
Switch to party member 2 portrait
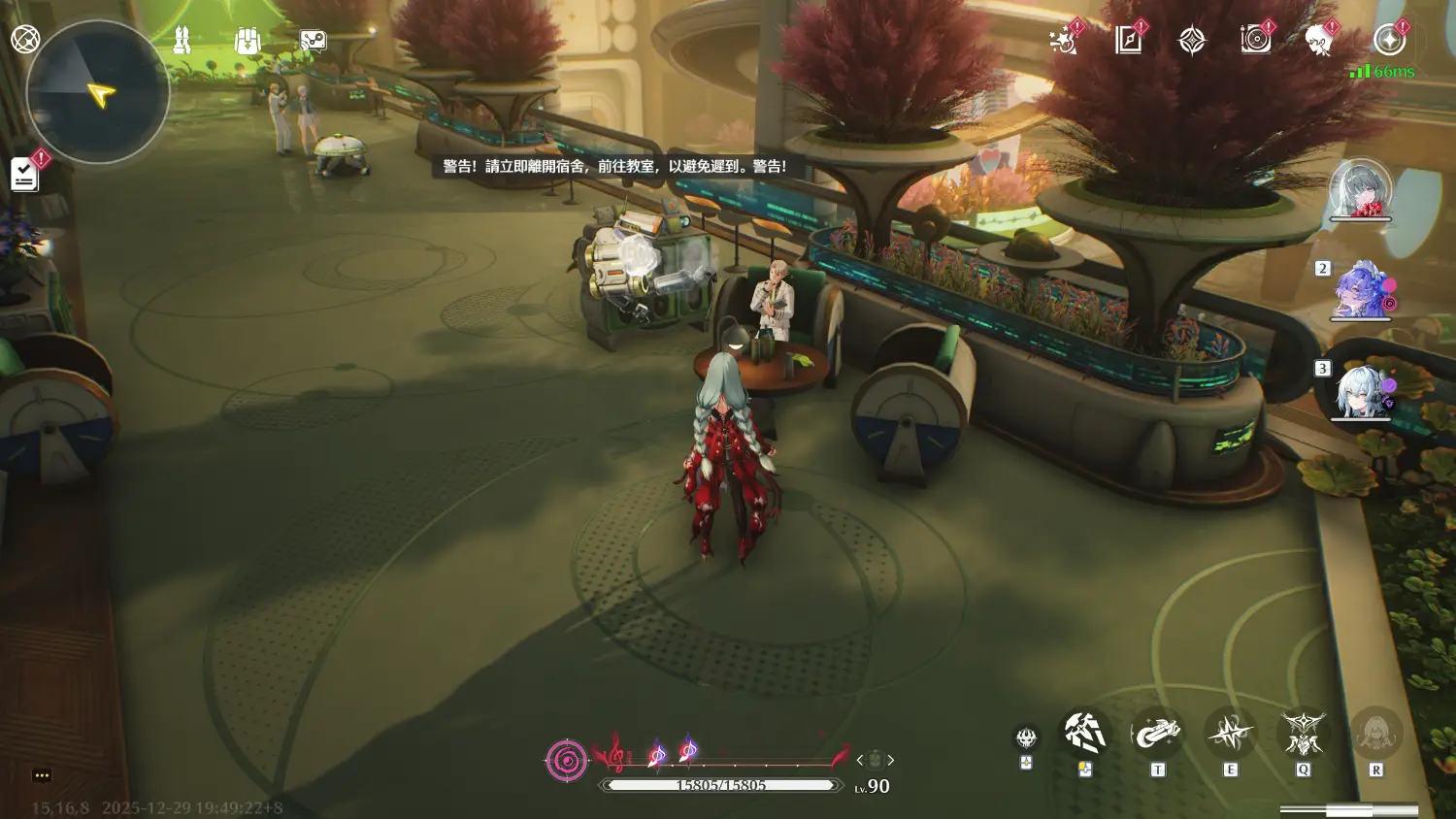pyautogui.click(x=1363, y=290)
